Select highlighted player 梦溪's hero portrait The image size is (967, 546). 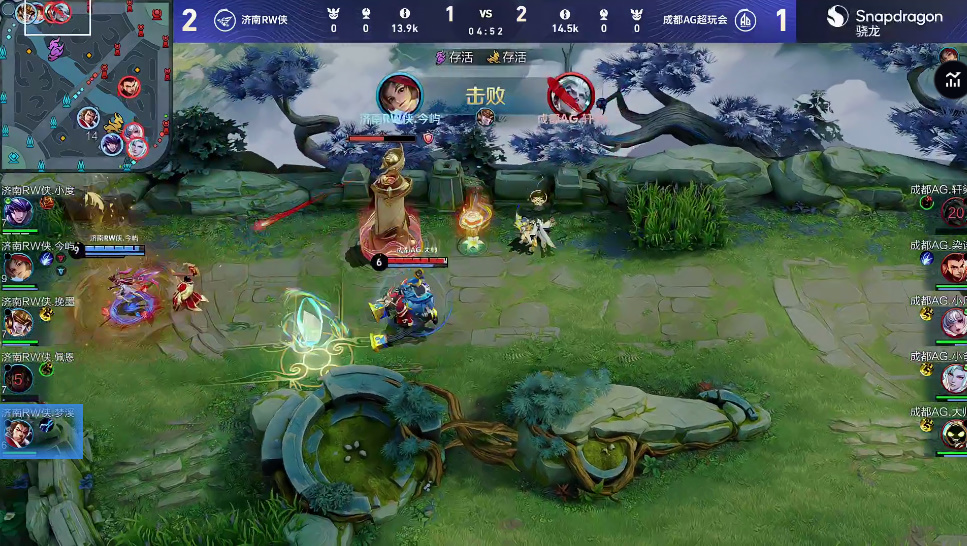(x=17, y=433)
